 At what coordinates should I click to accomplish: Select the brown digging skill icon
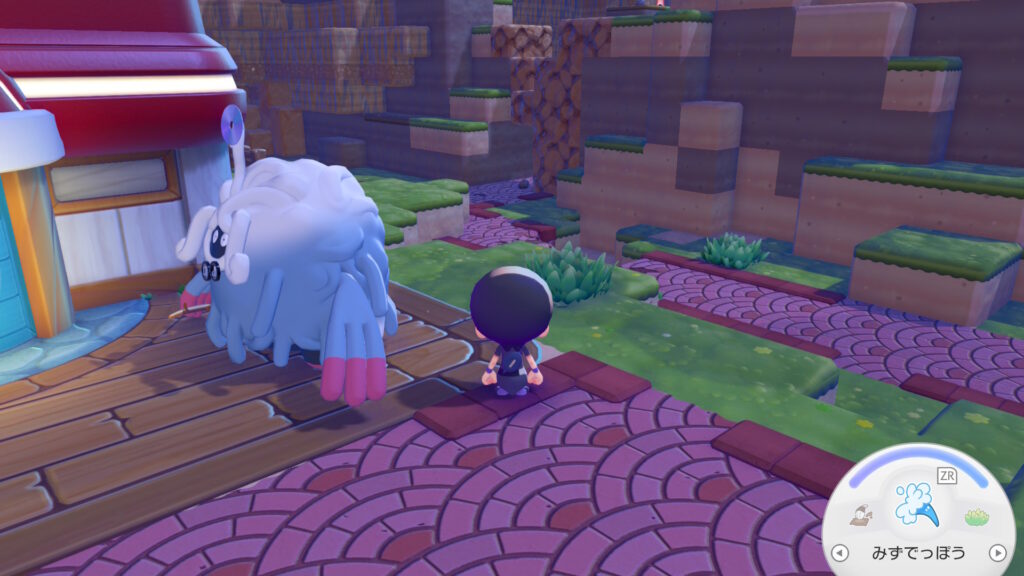(860, 516)
